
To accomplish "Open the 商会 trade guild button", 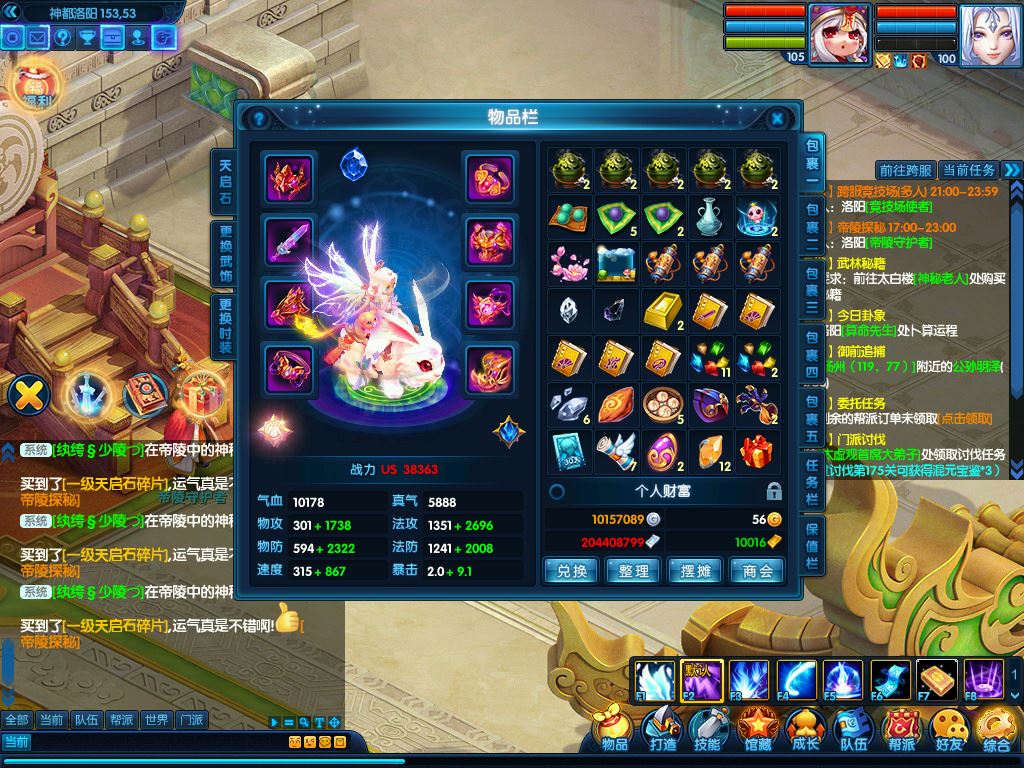I will click(x=758, y=571).
